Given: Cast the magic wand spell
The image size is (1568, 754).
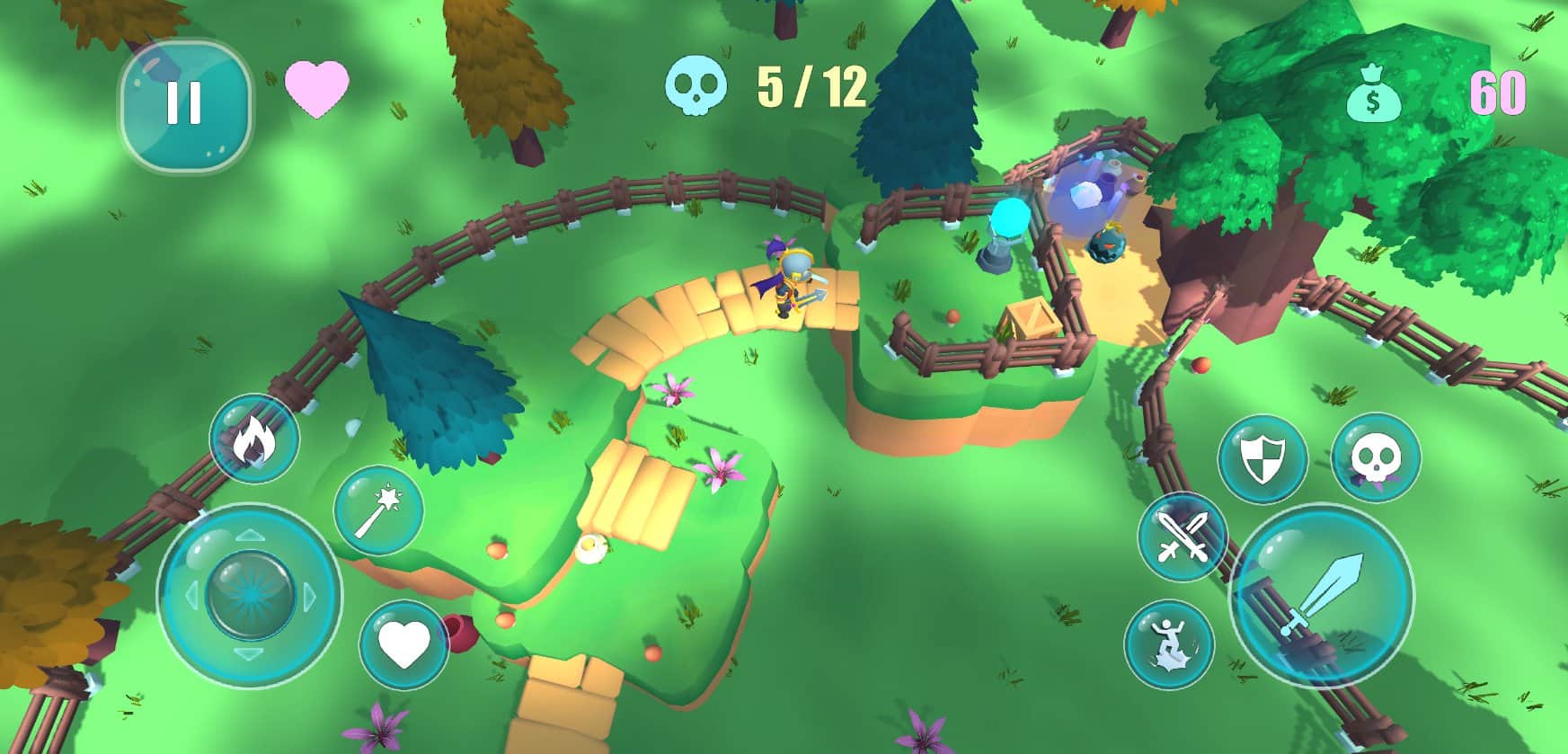Looking at the screenshot, I should pyautogui.click(x=378, y=510).
